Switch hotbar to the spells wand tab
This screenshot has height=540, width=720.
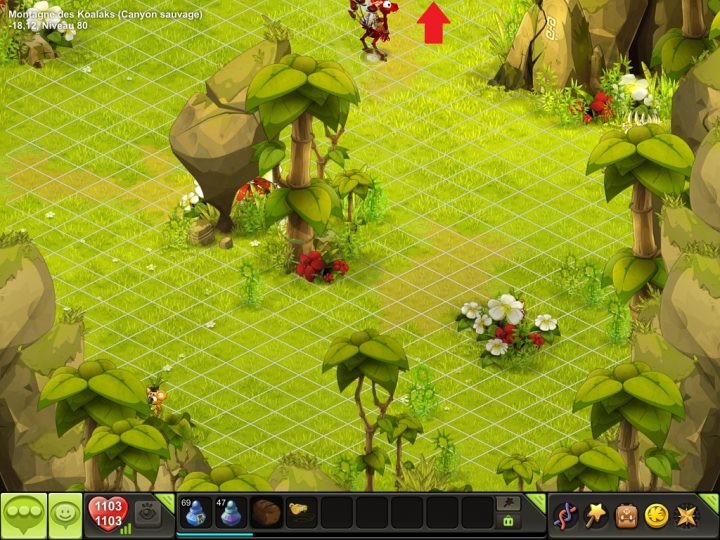click(x=508, y=503)
